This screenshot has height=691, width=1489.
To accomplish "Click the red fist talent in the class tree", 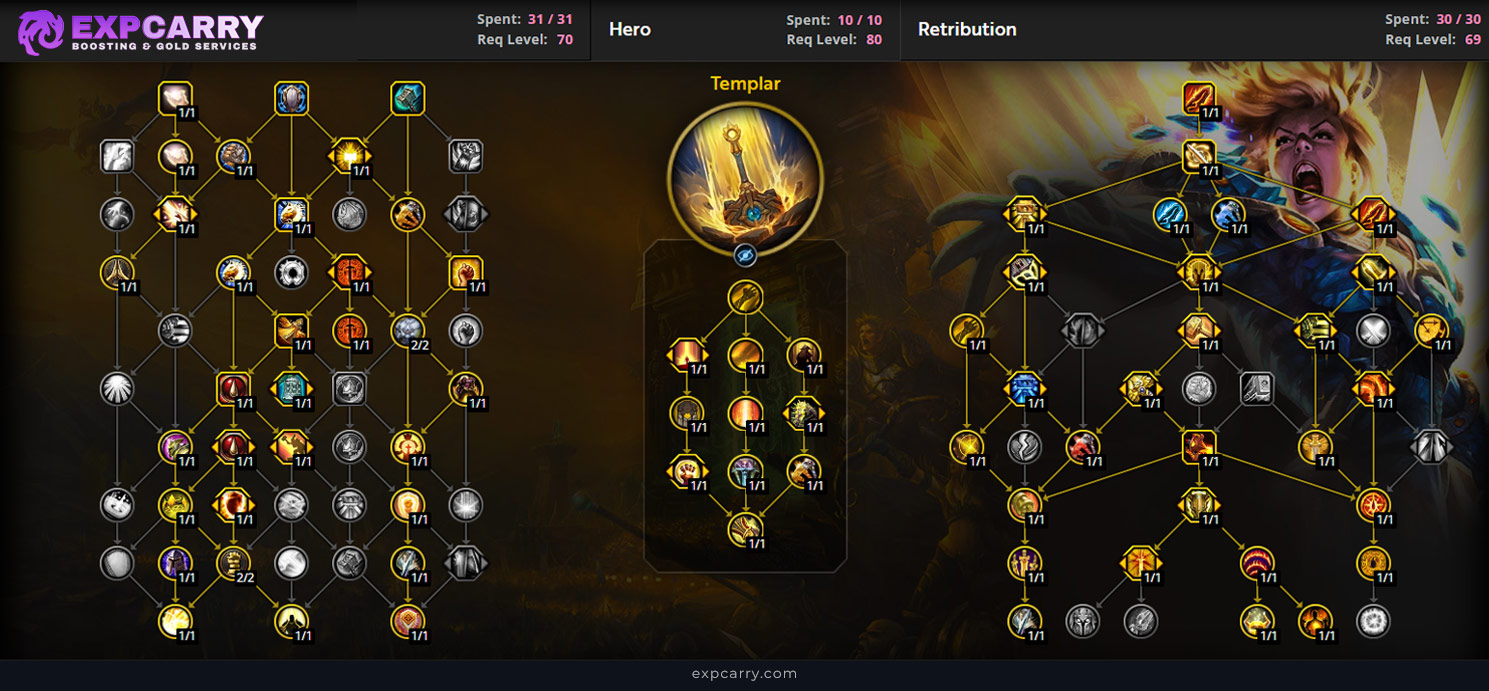I will 466,271.
